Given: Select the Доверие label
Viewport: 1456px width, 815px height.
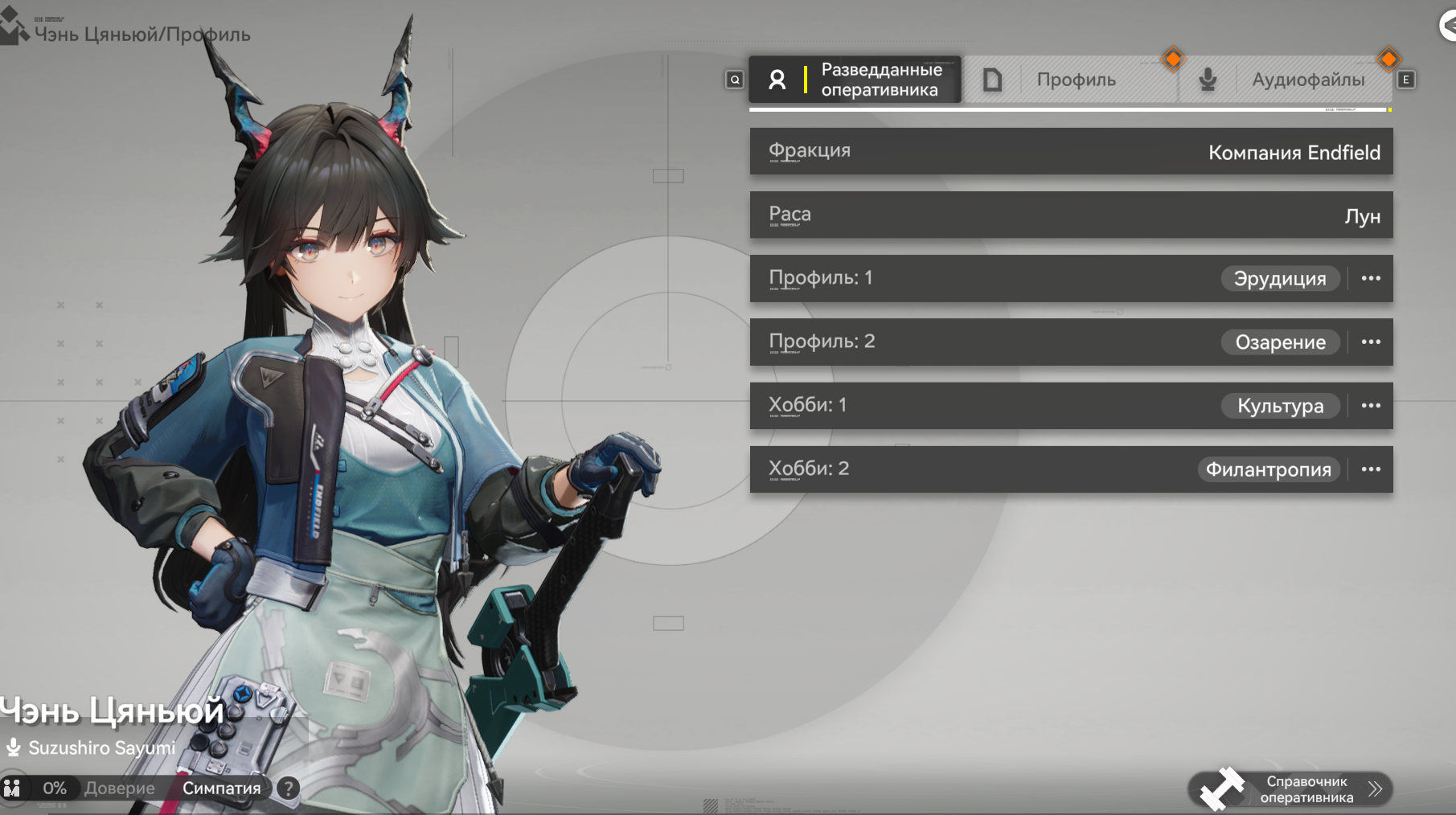Looking at the screenshot, I should coord(119,788).
